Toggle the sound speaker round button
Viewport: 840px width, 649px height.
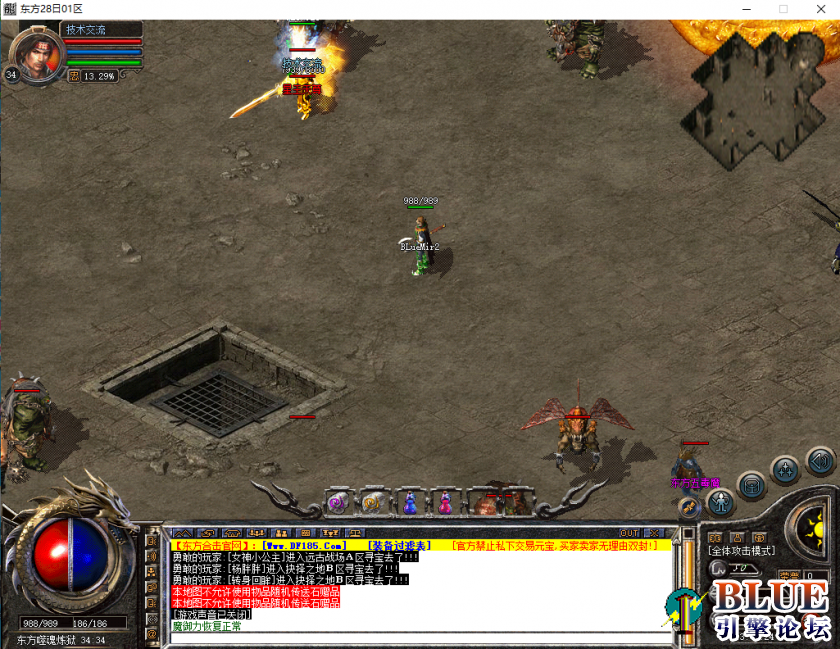coord(820,461)
